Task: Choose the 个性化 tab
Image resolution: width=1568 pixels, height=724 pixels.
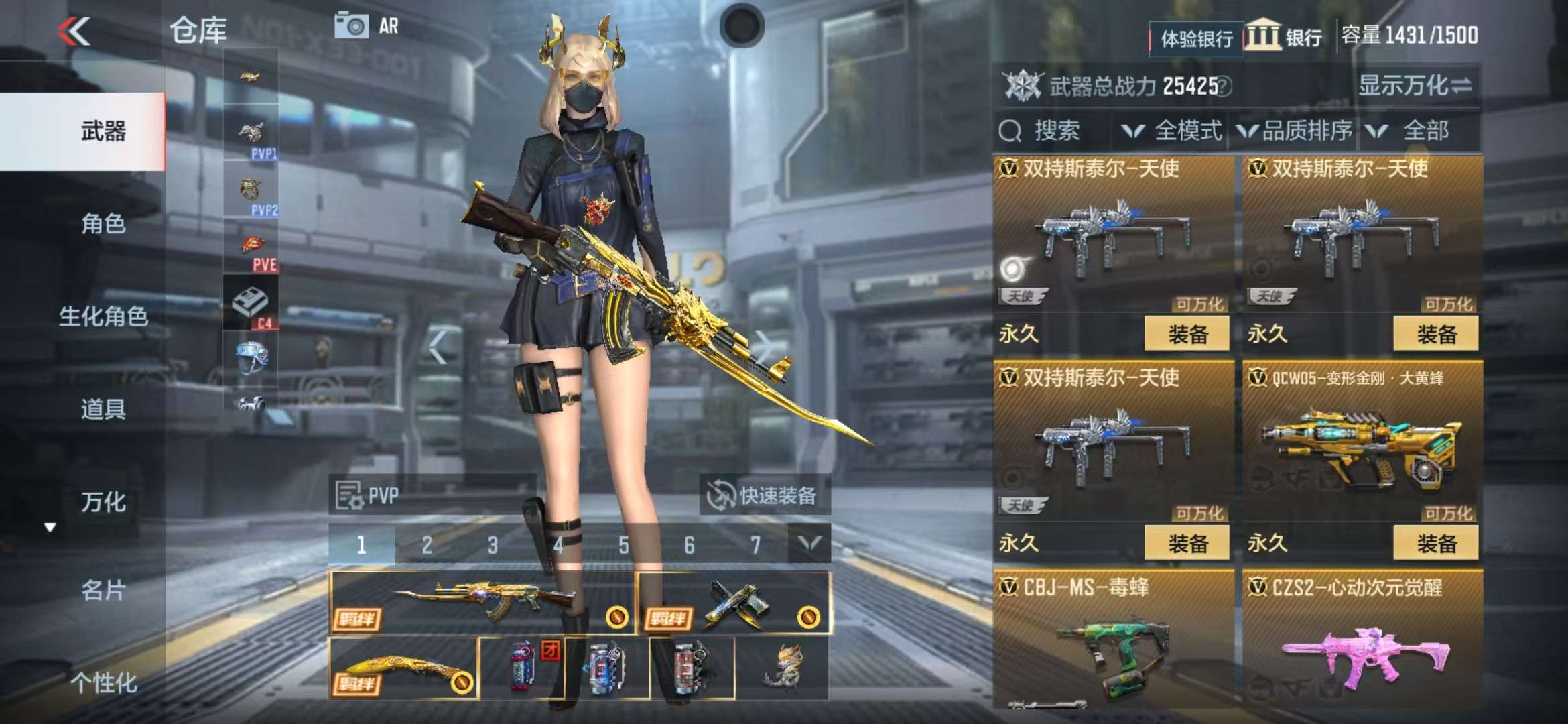Action: coord(103,683)
